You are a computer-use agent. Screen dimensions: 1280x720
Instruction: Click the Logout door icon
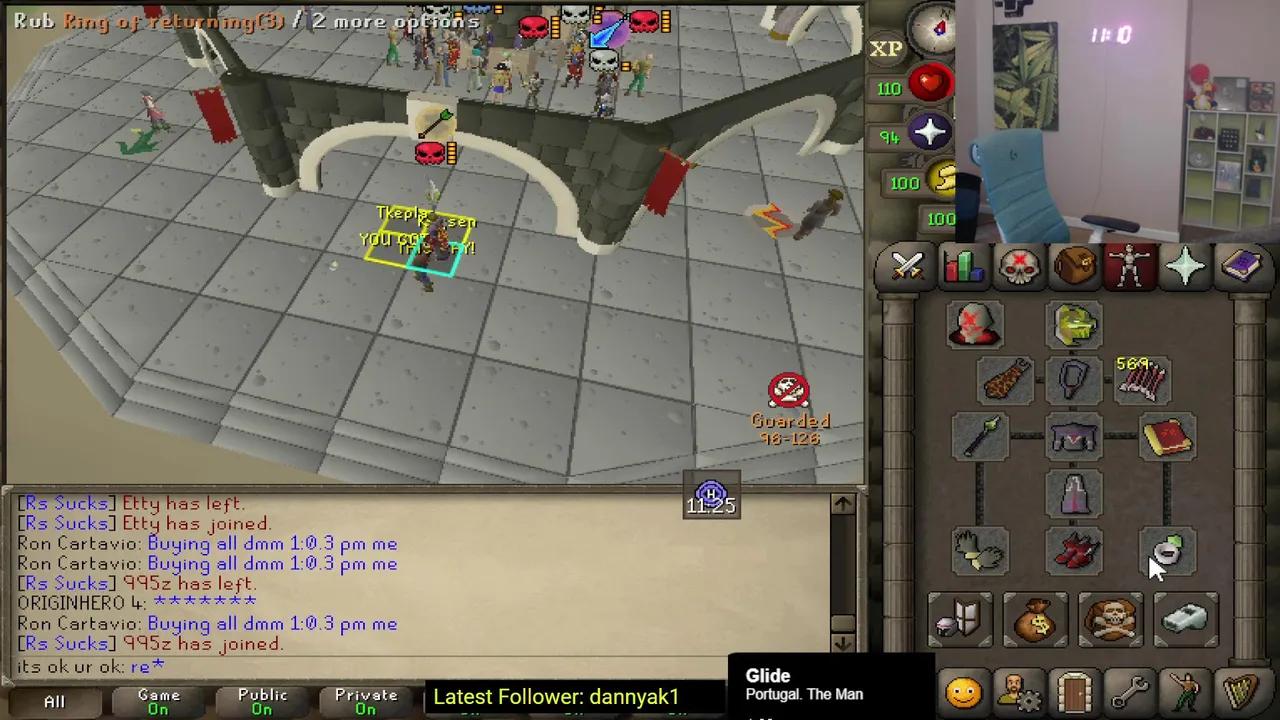click(1073, 690)
